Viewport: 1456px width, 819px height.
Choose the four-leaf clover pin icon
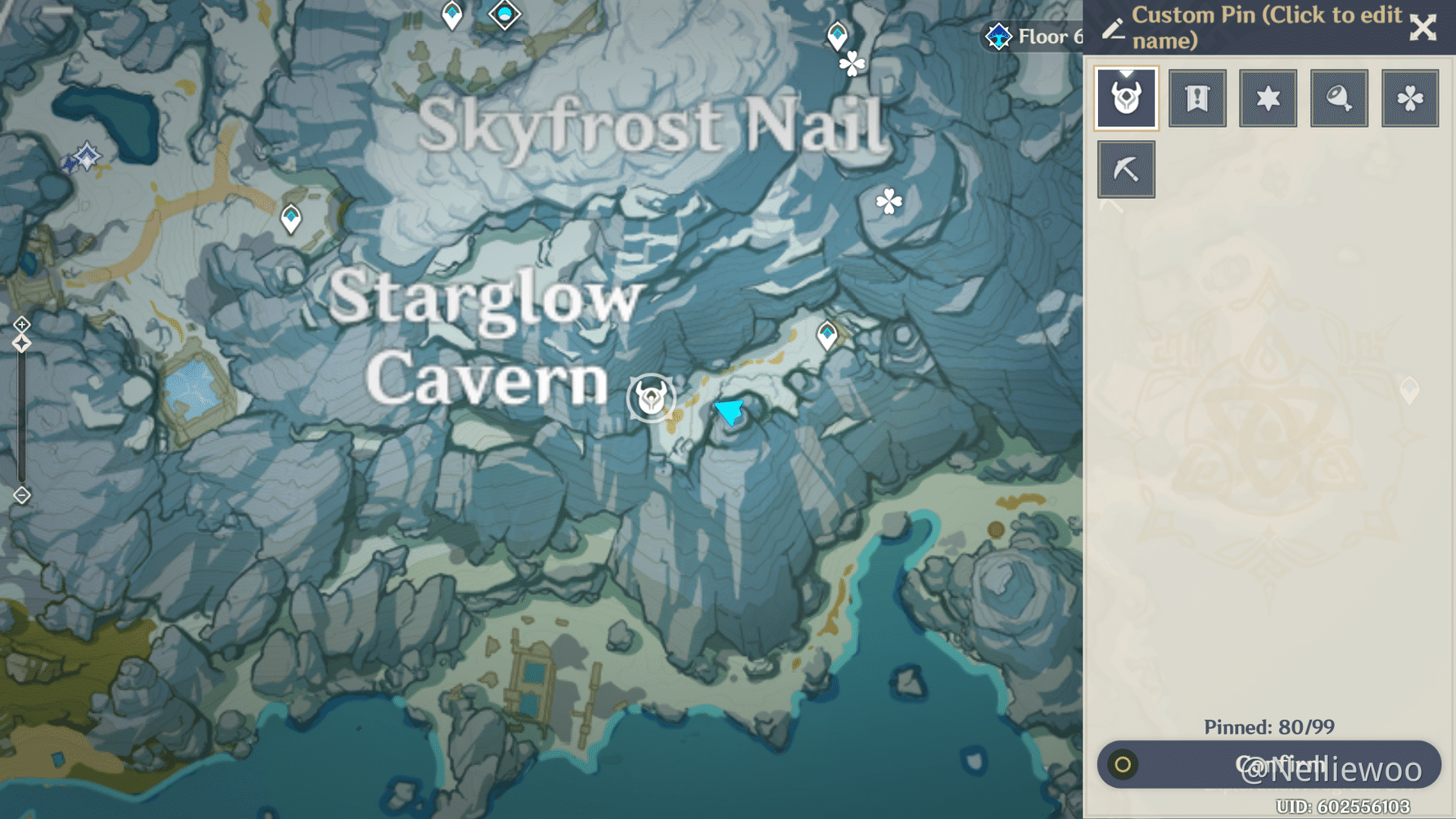1410,97
